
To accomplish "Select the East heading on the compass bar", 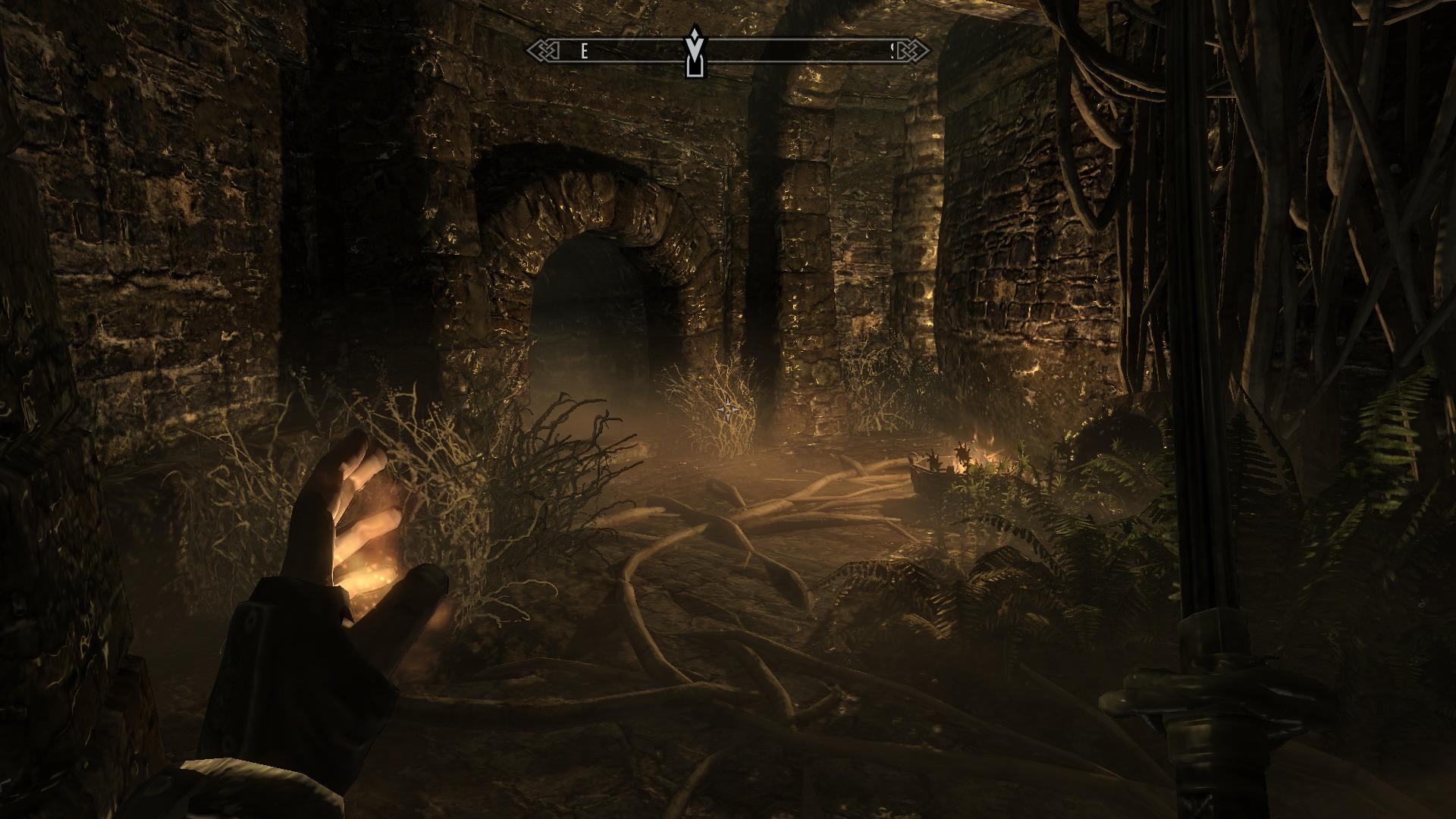I will point(584,51).
